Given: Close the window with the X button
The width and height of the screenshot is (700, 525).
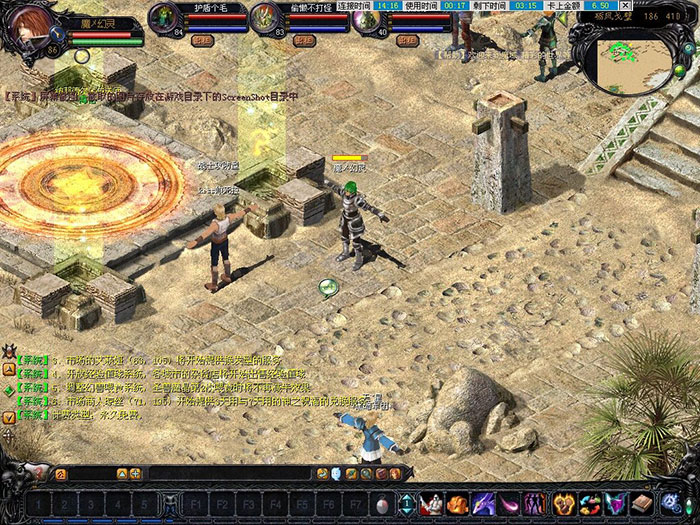Looking at the screenshot, I should coord(625,5).
